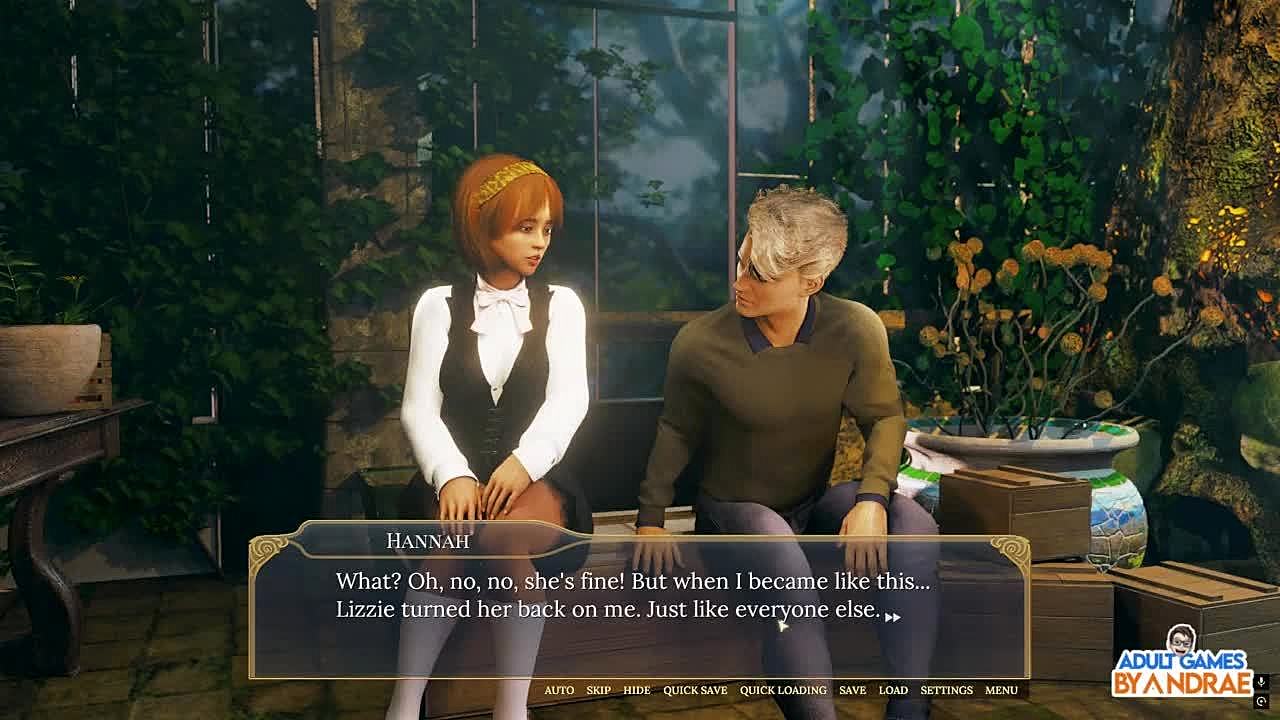Advance the dialogue with the arrow indicator

(x=893, y=617)
